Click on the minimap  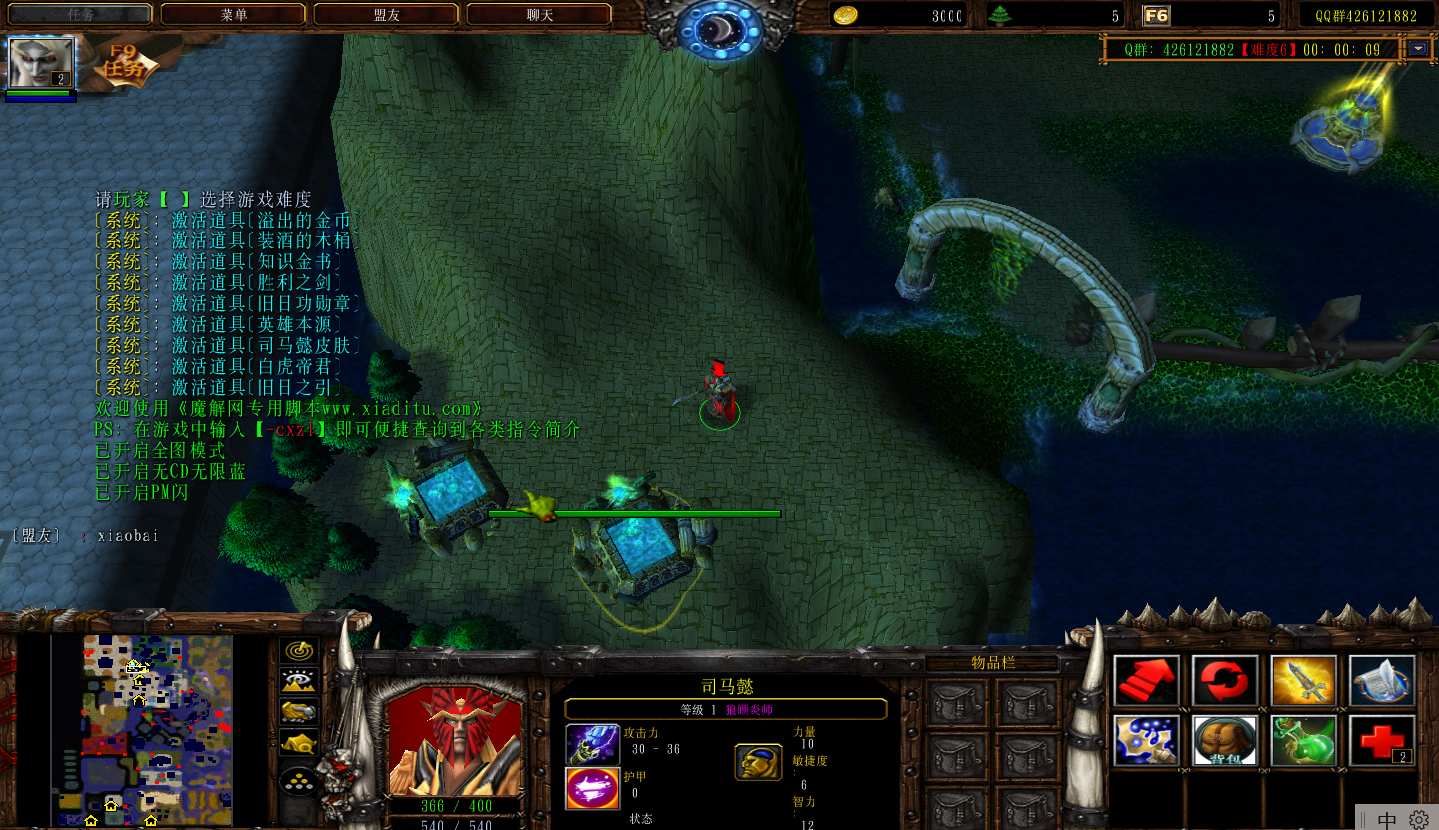(157, 730)
